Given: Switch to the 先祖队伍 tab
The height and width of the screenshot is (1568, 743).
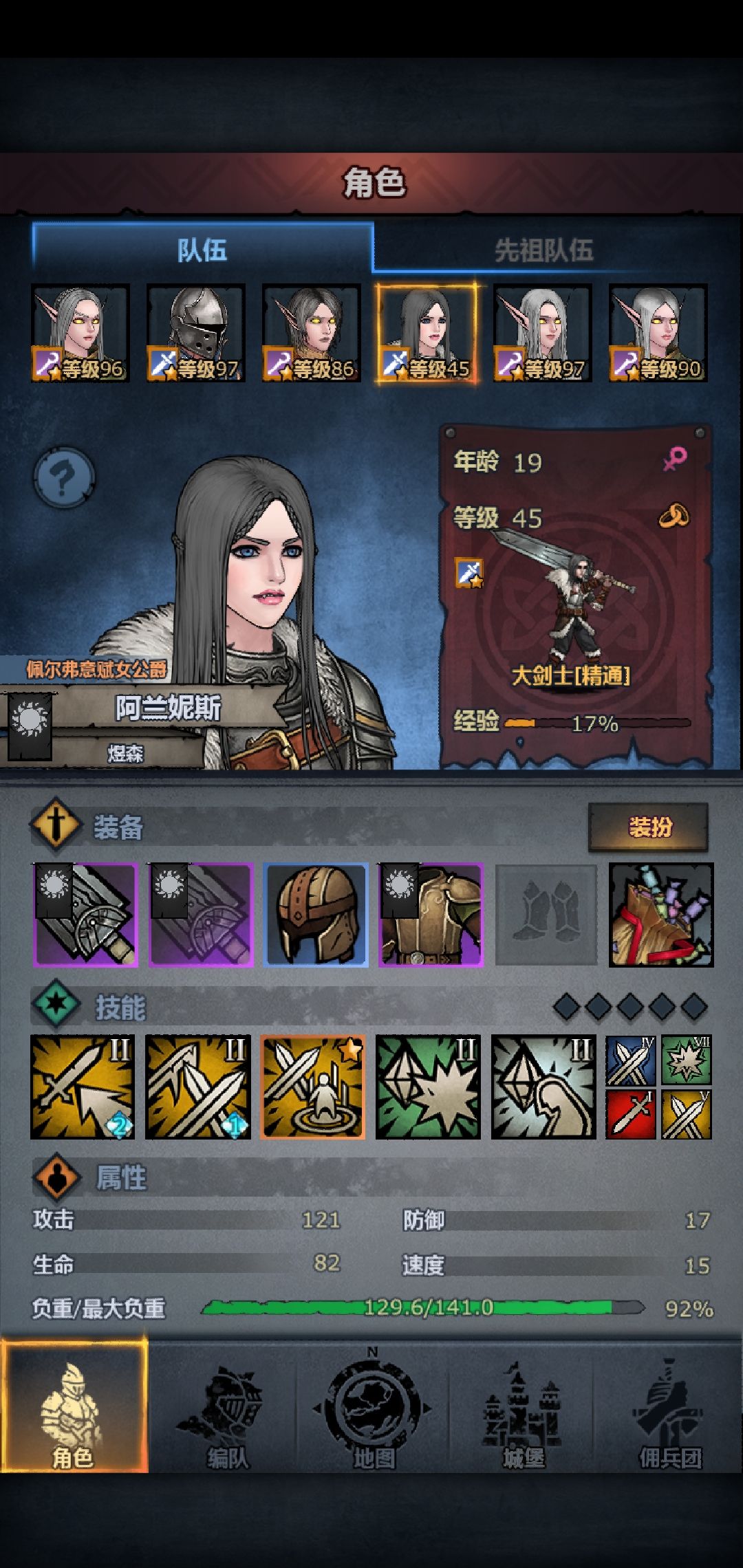Looking at the screenshot, I should click(543, 250).
